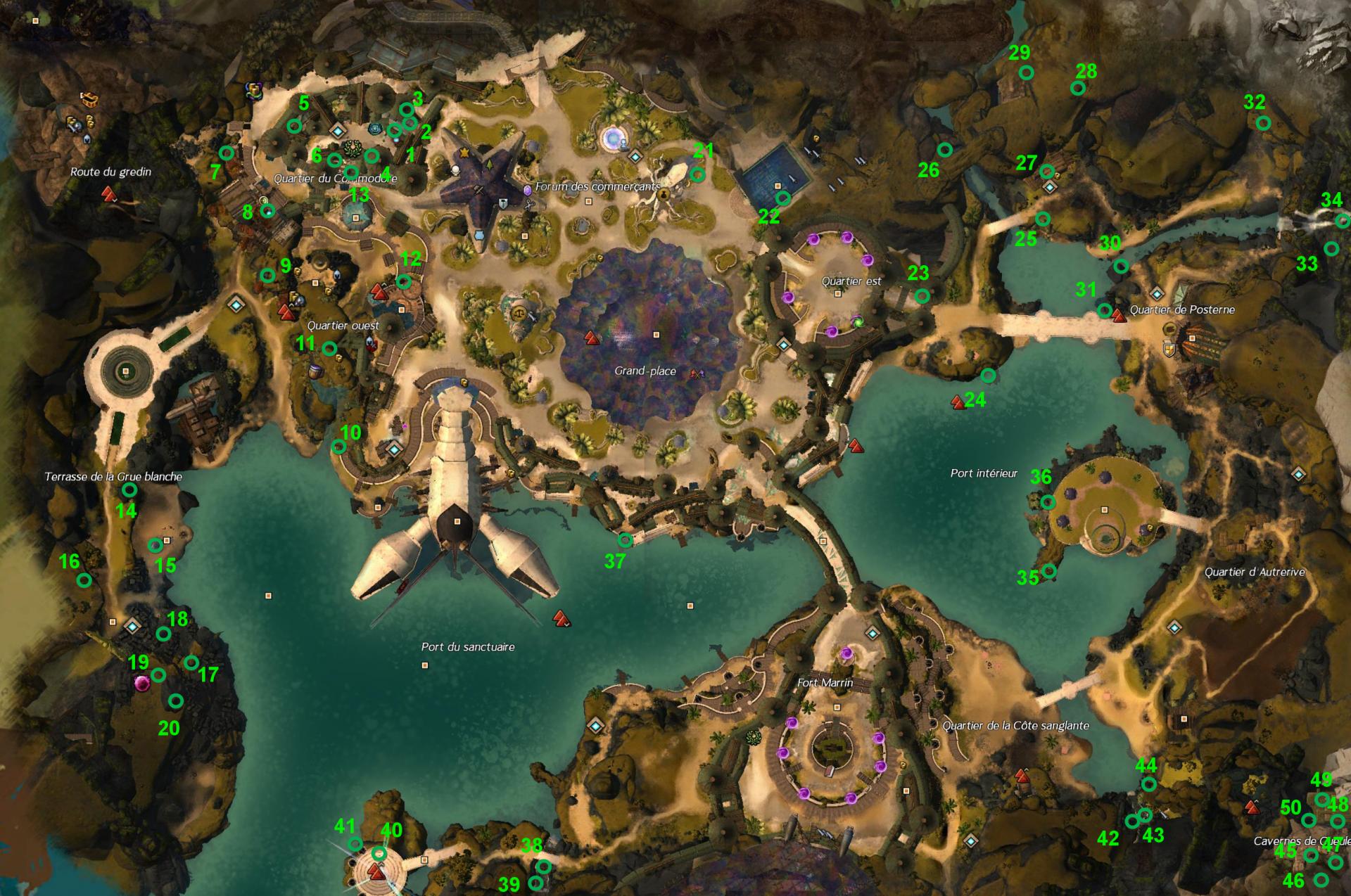The height and width of the screenshot is (896, 1351).
Task: Select the green circle marker numbered 44
Action: click(x=1148, y=784)
